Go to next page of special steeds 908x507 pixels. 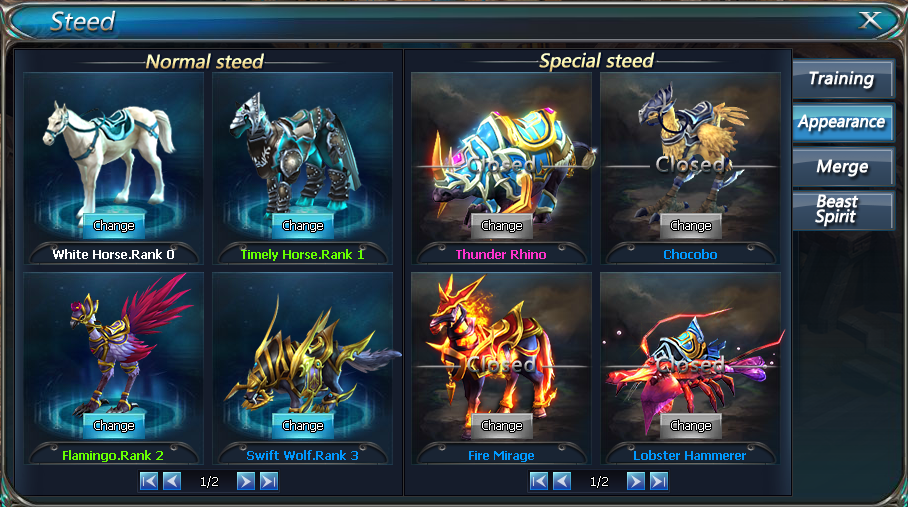tap(635, 481)
